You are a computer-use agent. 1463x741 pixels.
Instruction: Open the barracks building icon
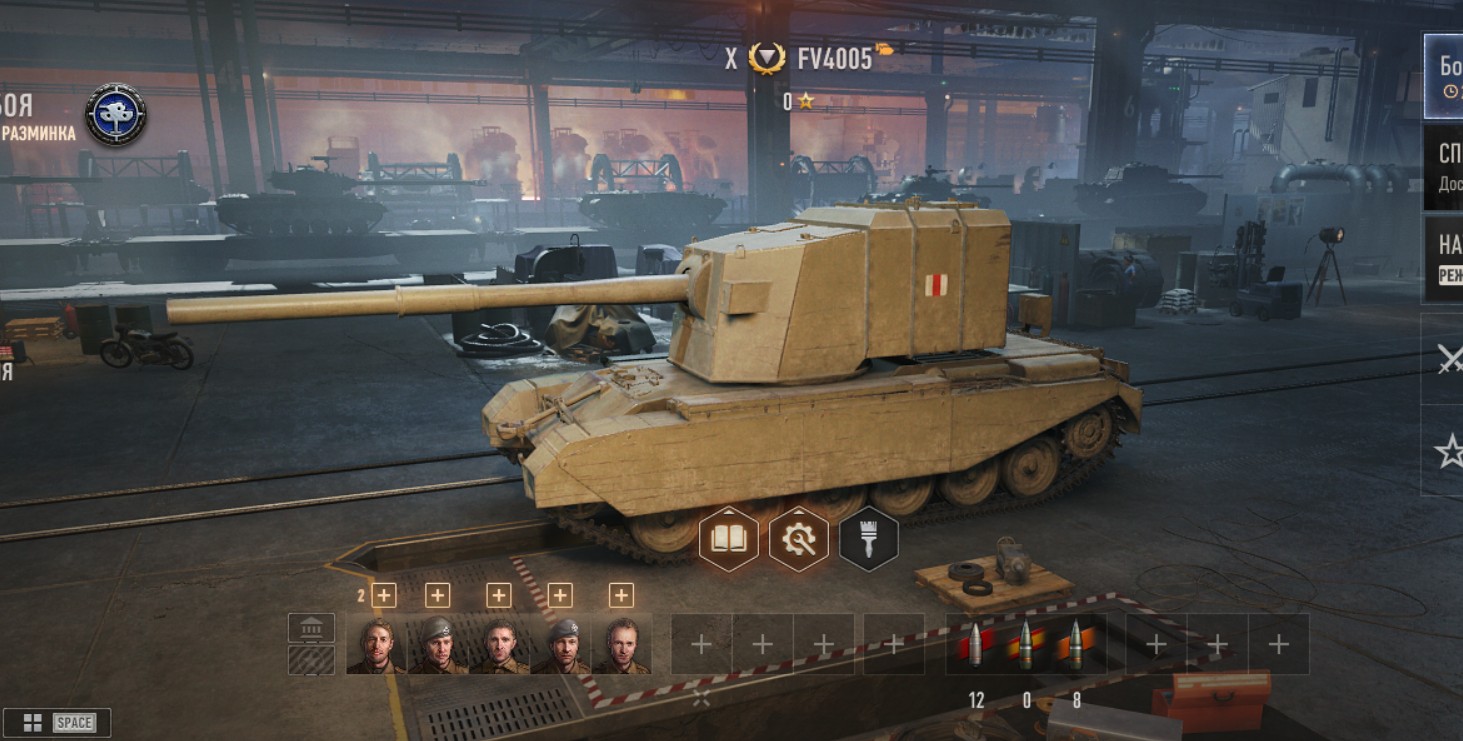point(311,628)
